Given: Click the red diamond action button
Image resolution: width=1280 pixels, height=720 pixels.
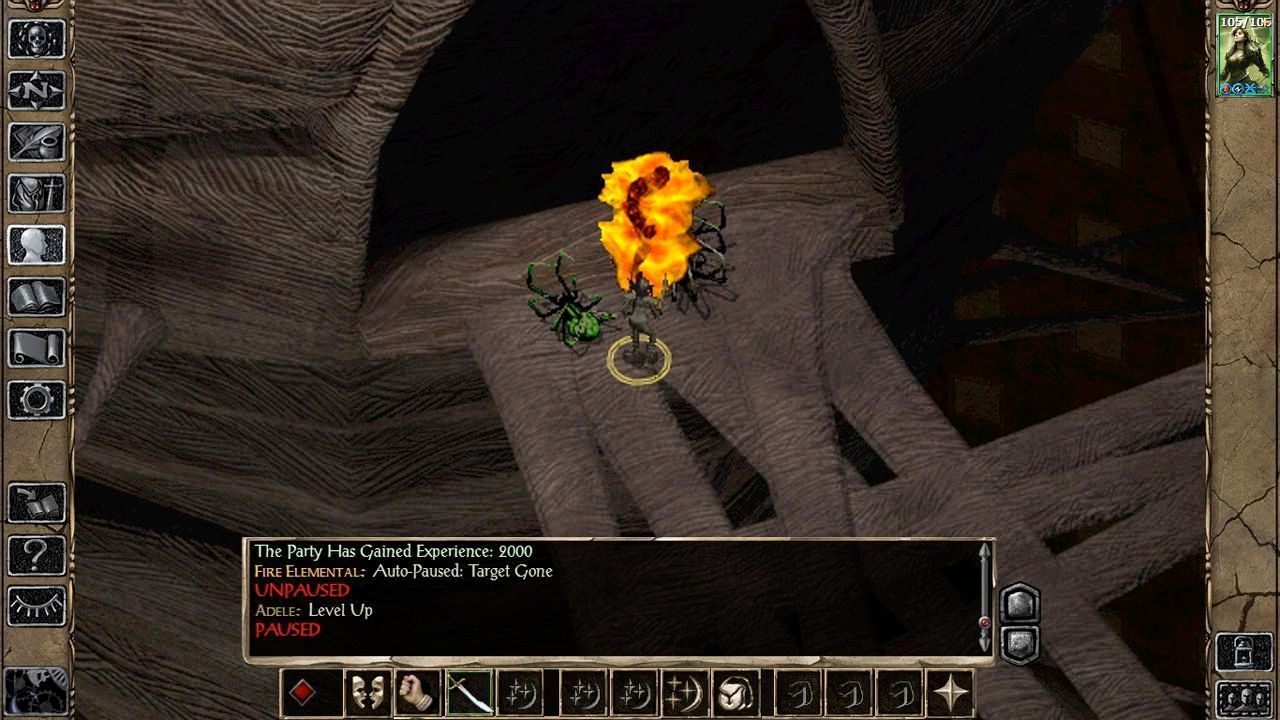Looking at the screenshot, I should (x=302, y=693).
